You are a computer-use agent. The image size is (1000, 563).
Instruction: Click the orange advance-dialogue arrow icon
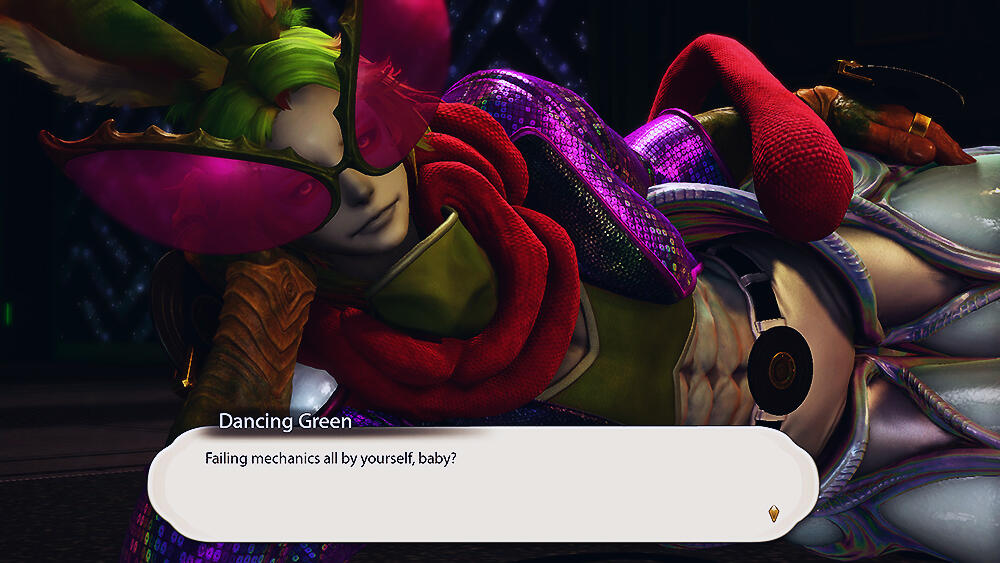click(773, 514)
